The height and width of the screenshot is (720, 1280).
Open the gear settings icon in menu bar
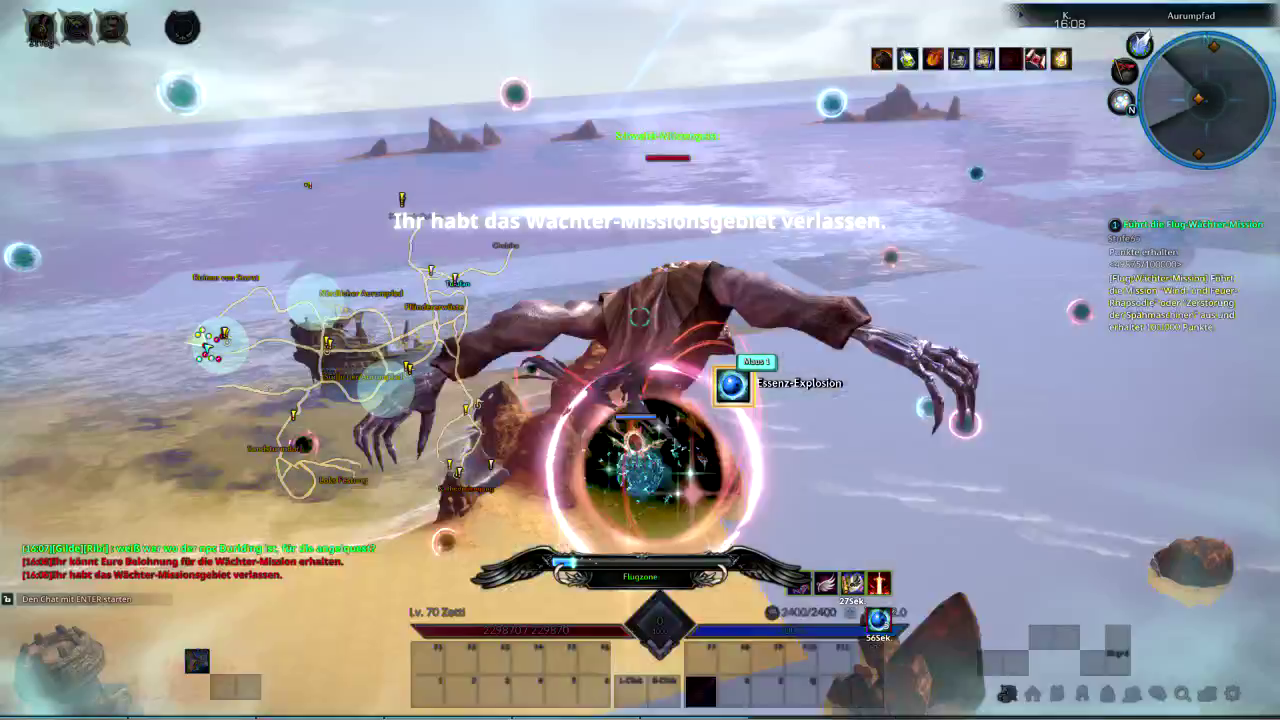coord(1232,693)
